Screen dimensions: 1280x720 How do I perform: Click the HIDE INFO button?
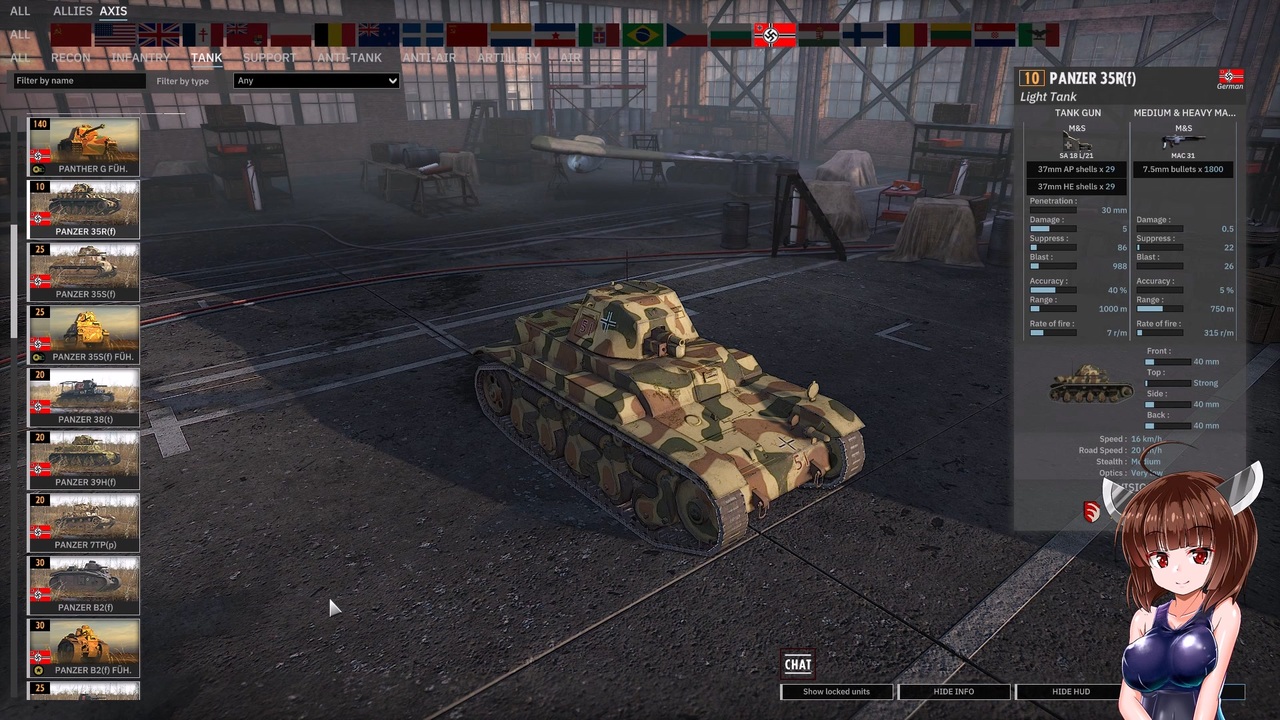[953, 691]
